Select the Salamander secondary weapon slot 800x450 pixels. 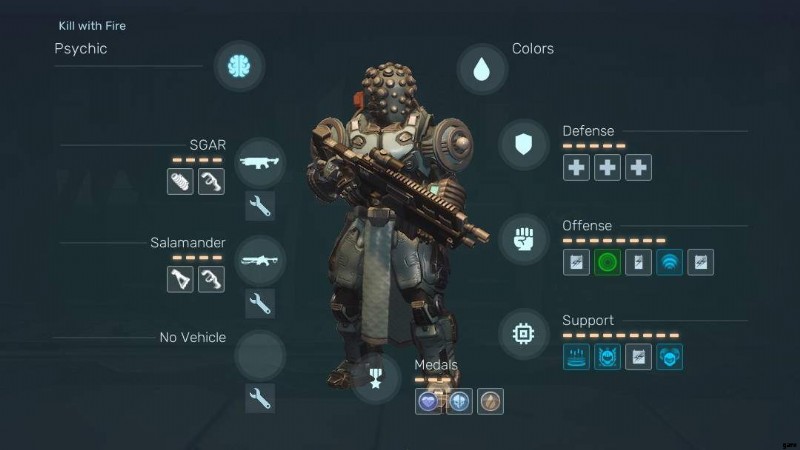click(x=261, y=260)
